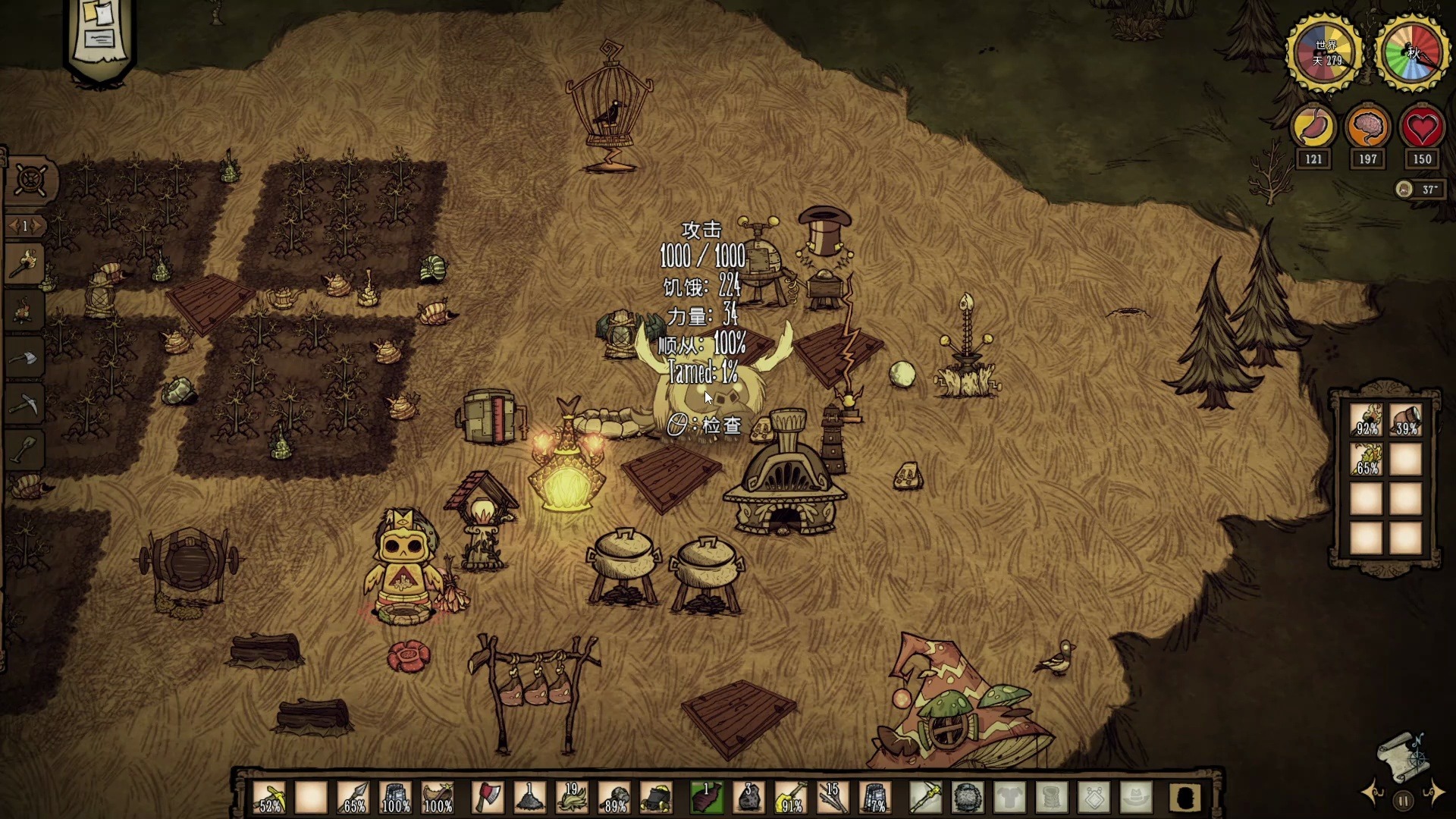Select the stack of 15 twigs

[832, 798]
